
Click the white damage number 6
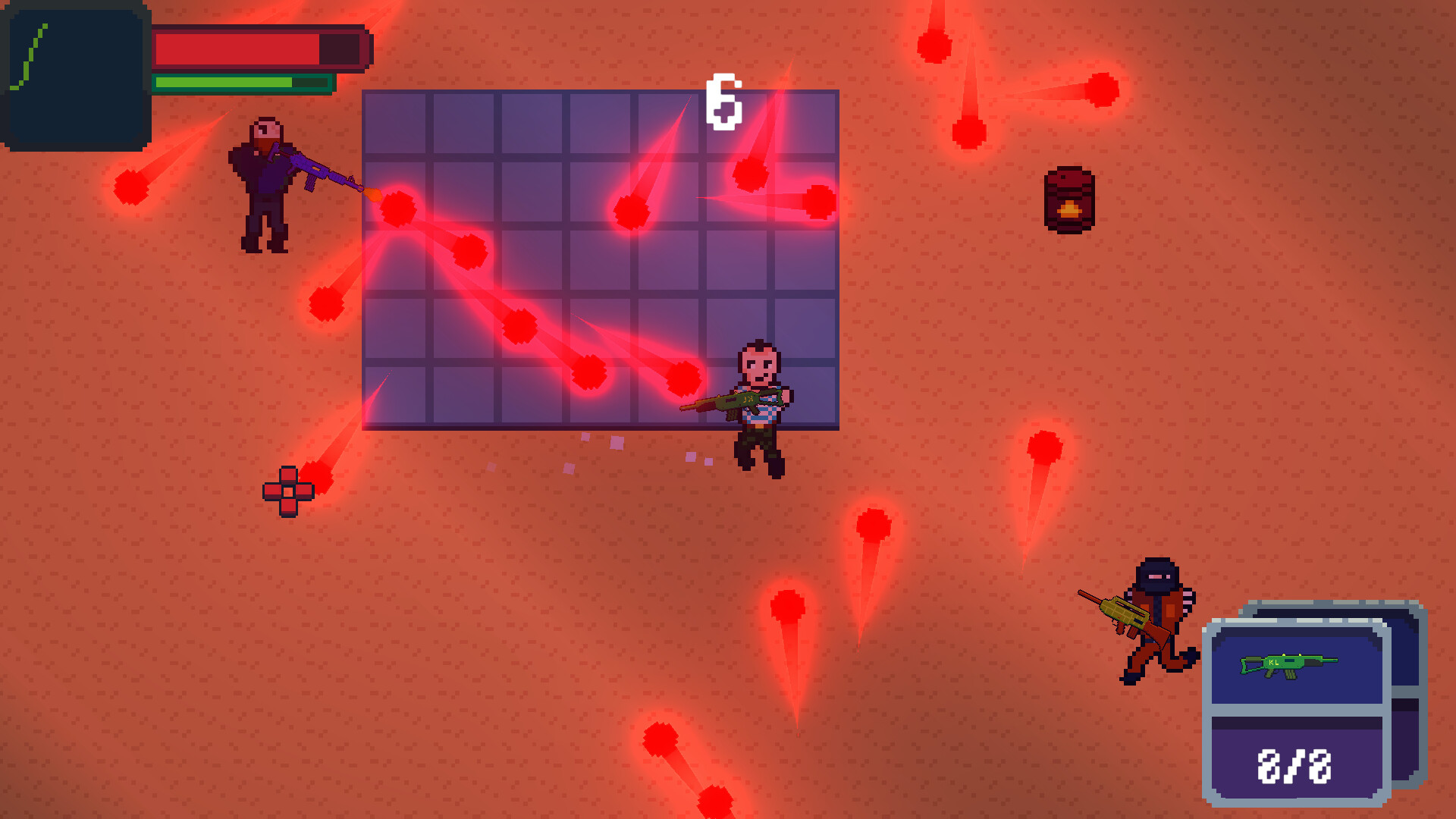(724, 99)
